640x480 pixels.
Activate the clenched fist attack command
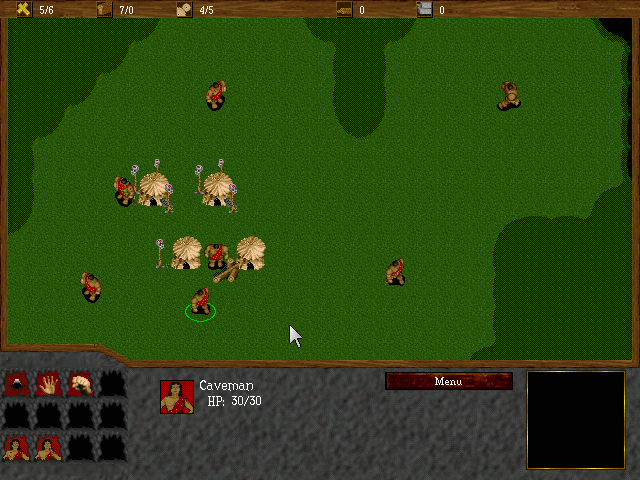80,383
